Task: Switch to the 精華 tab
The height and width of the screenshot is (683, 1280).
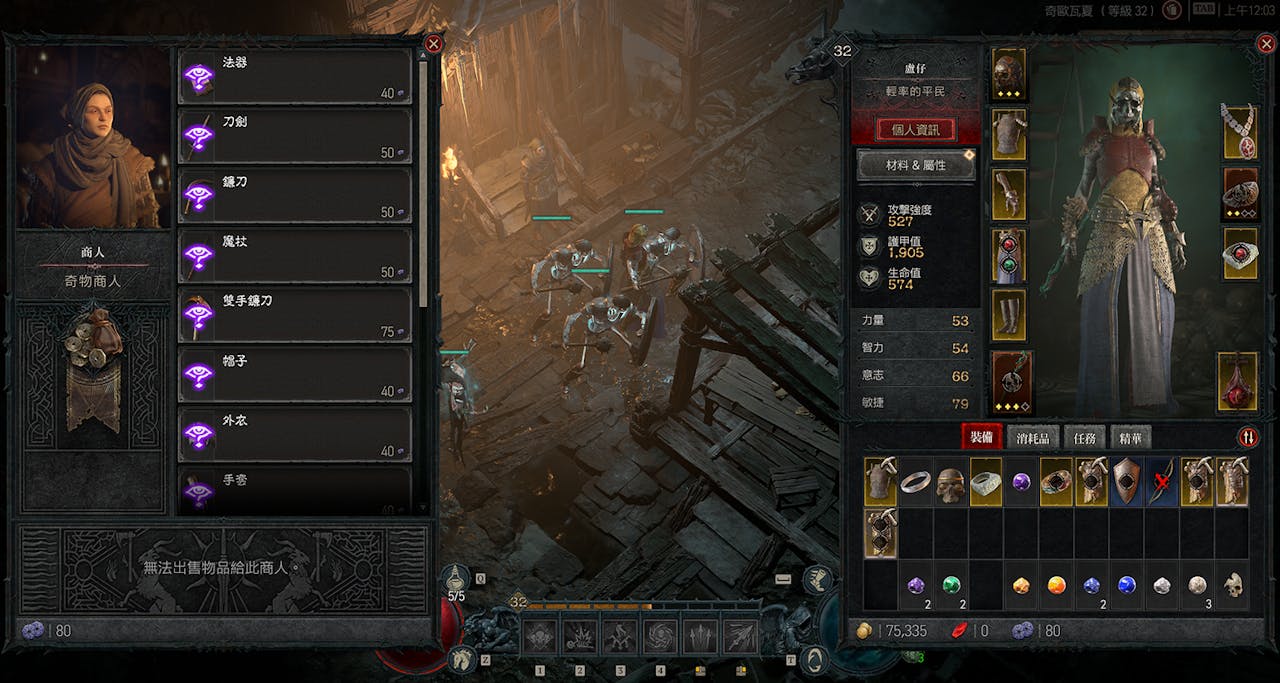Action: [x=1130, y=437]
